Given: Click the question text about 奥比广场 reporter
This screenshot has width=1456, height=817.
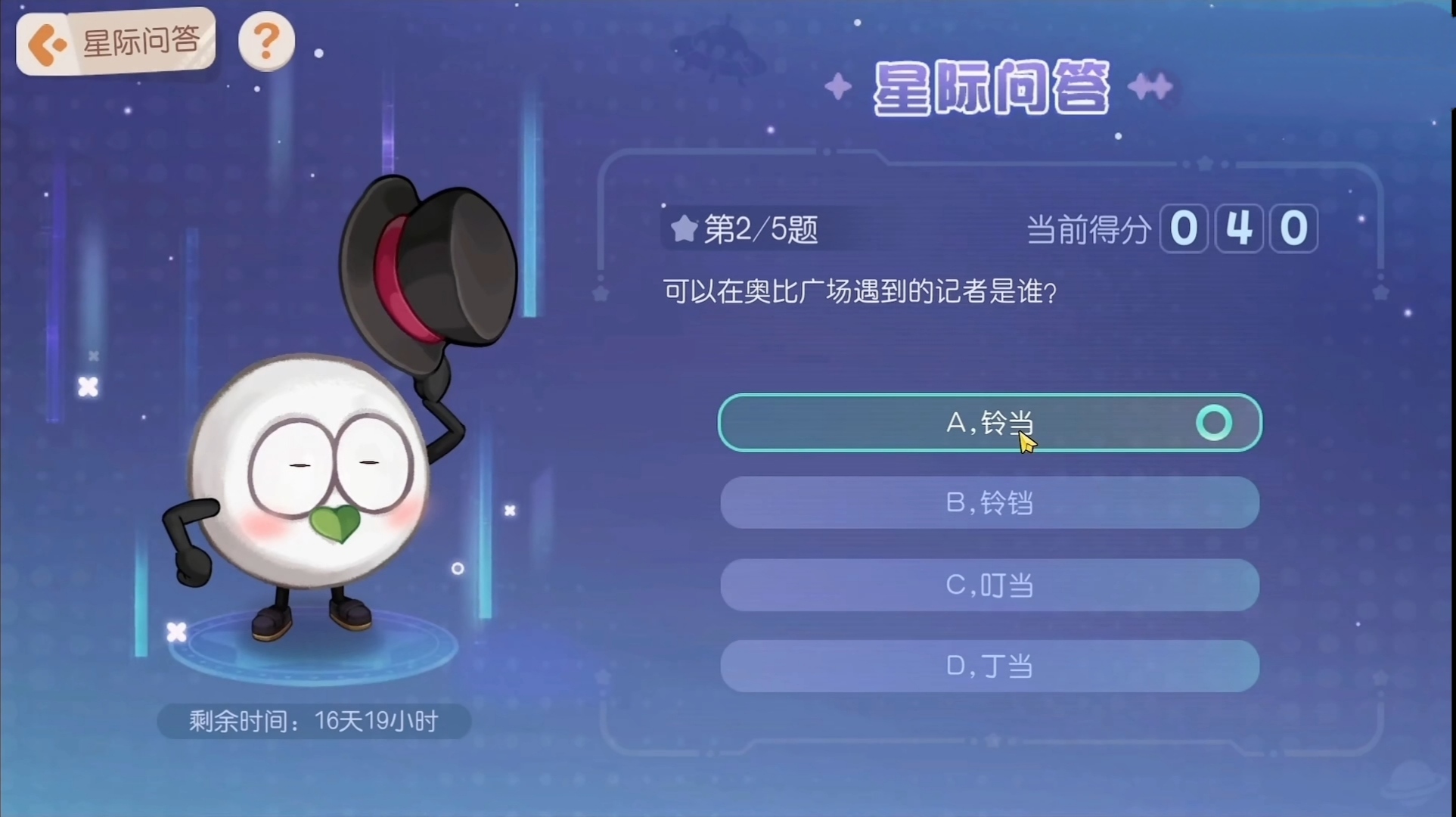Looking at the screenshot, I should (858, 293).
